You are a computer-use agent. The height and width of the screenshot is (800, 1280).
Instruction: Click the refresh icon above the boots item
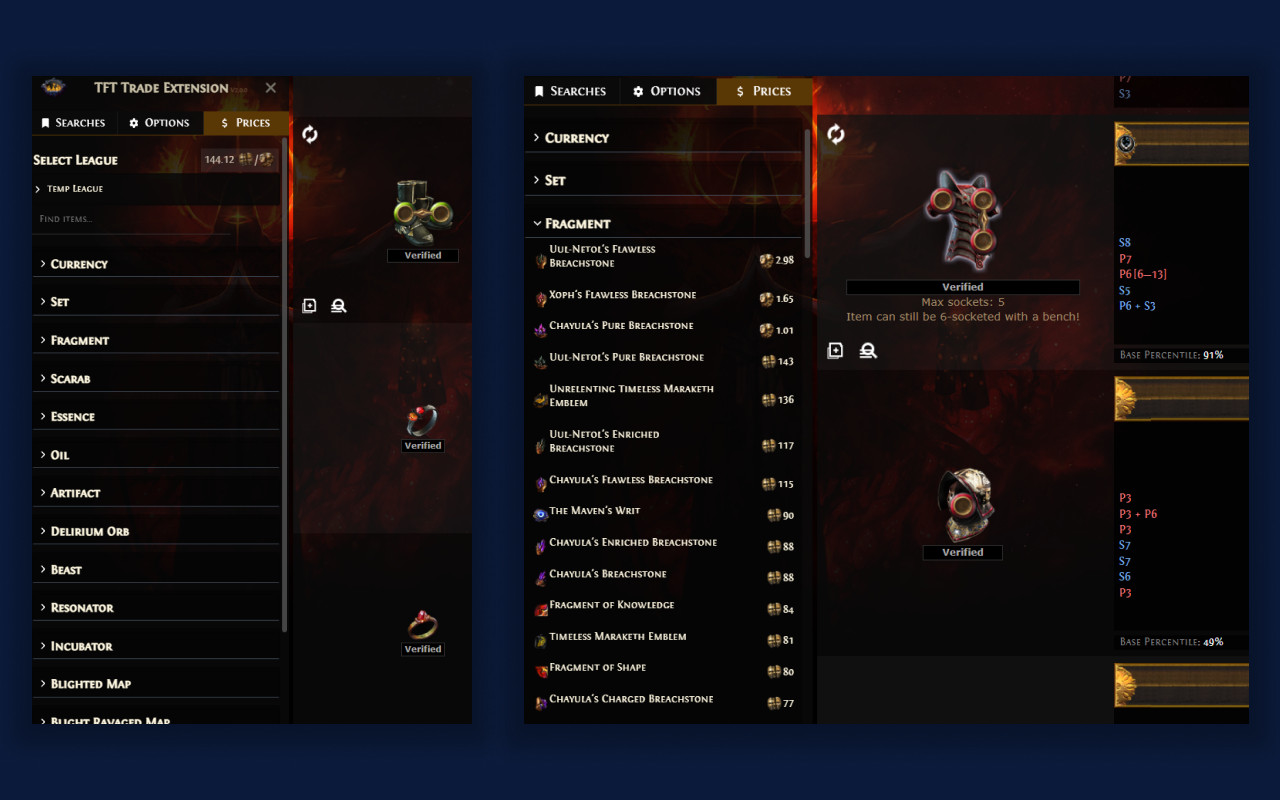[x=309, y=133]
